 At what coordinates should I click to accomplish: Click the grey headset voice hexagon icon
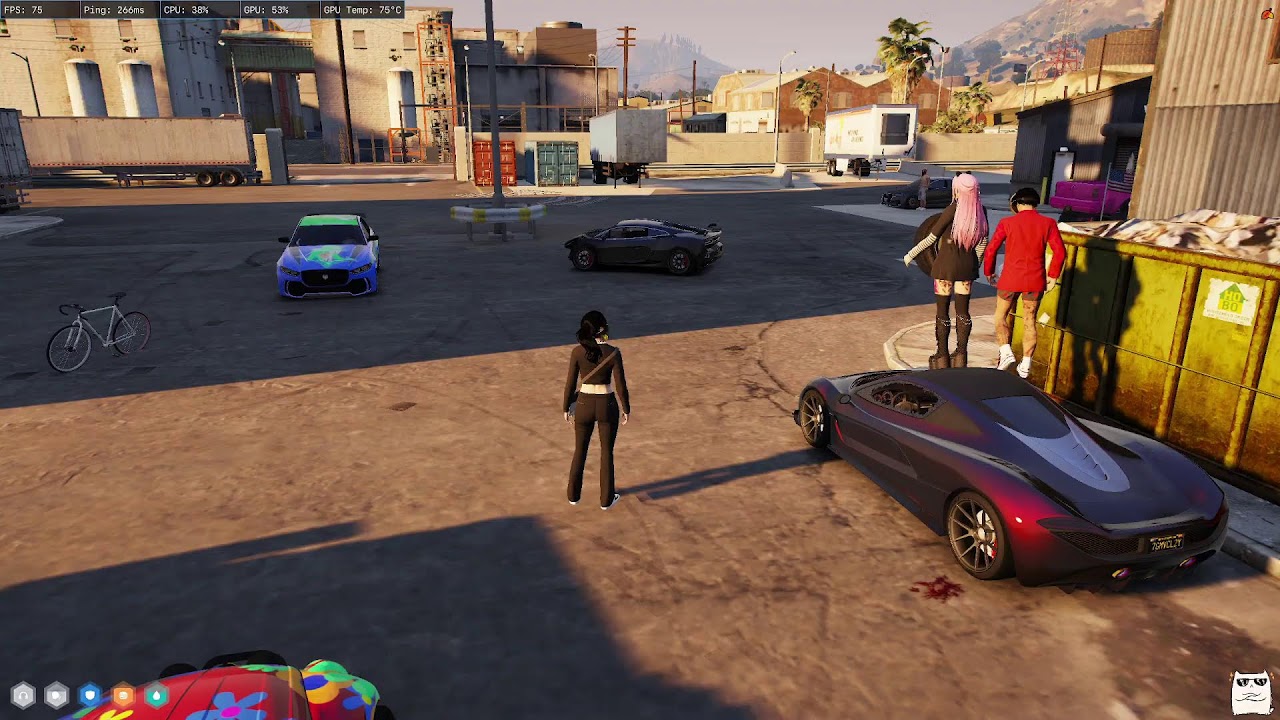coord(23,694)
